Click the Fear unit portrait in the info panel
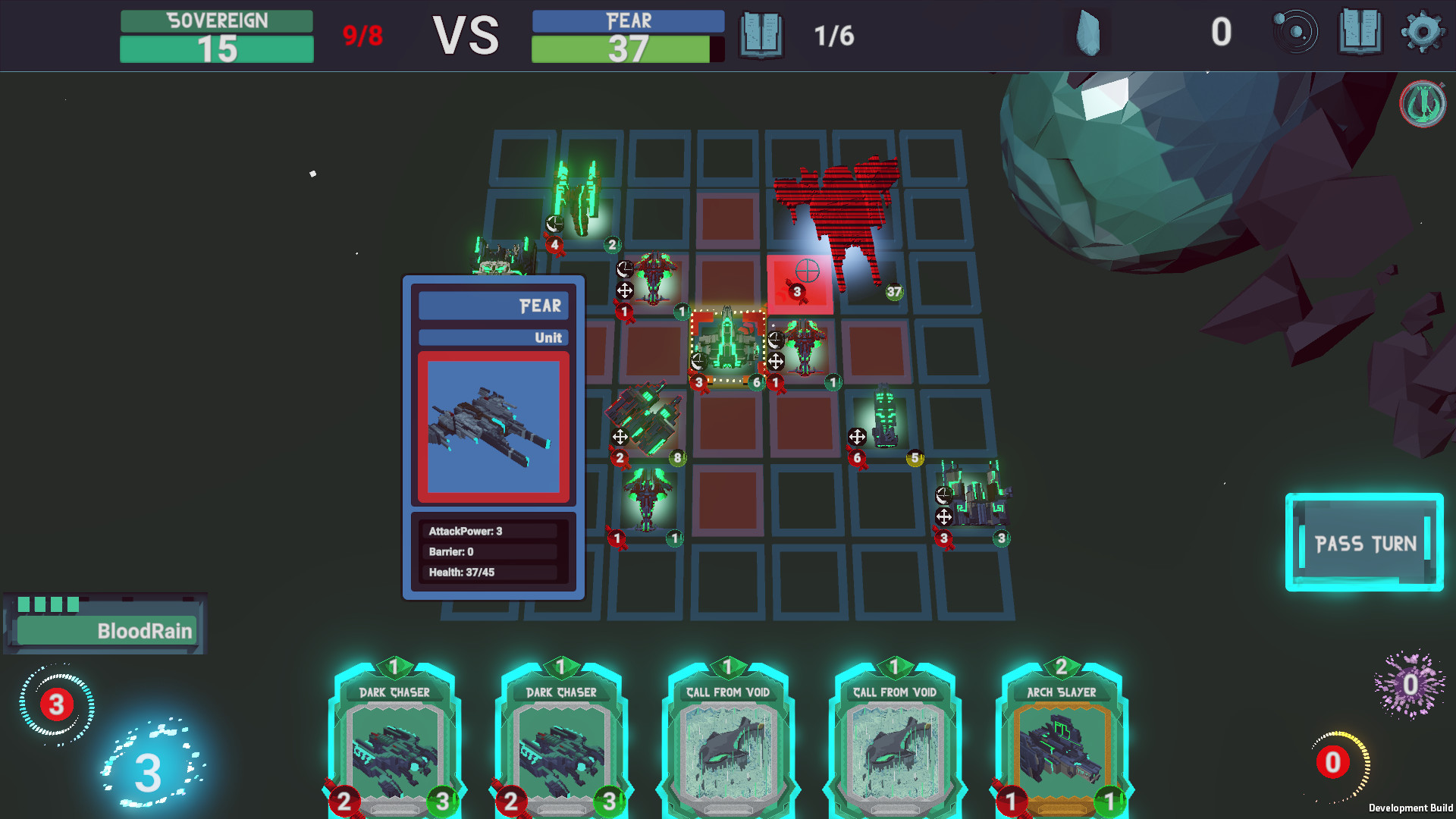The width and height of the screenshot is (1456, 819). 491,425
